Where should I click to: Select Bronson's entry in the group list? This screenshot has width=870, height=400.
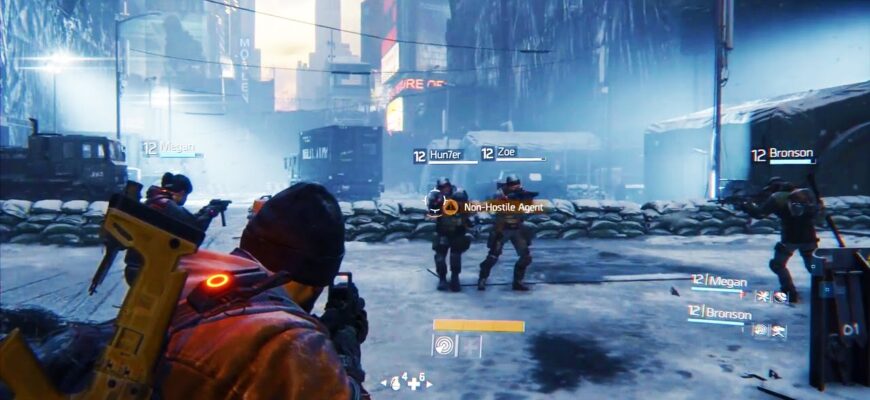pyautogui.click(x=724, y=313)
